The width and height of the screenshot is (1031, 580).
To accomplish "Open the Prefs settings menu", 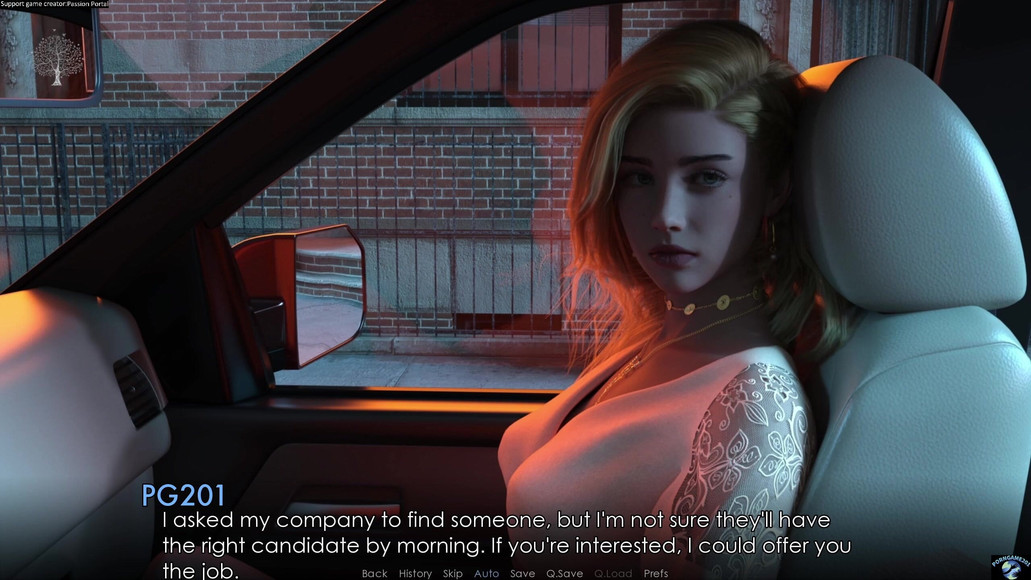I will (656, 573).
